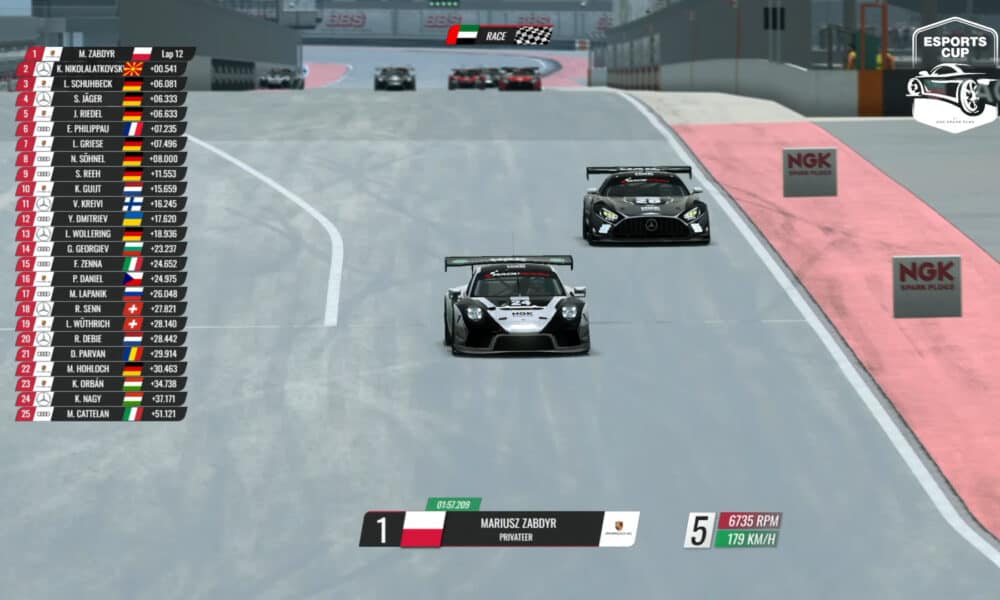Select K. Guijt's timing row
This screenshot has height=600, width=1000.
[x=98, y=189]
